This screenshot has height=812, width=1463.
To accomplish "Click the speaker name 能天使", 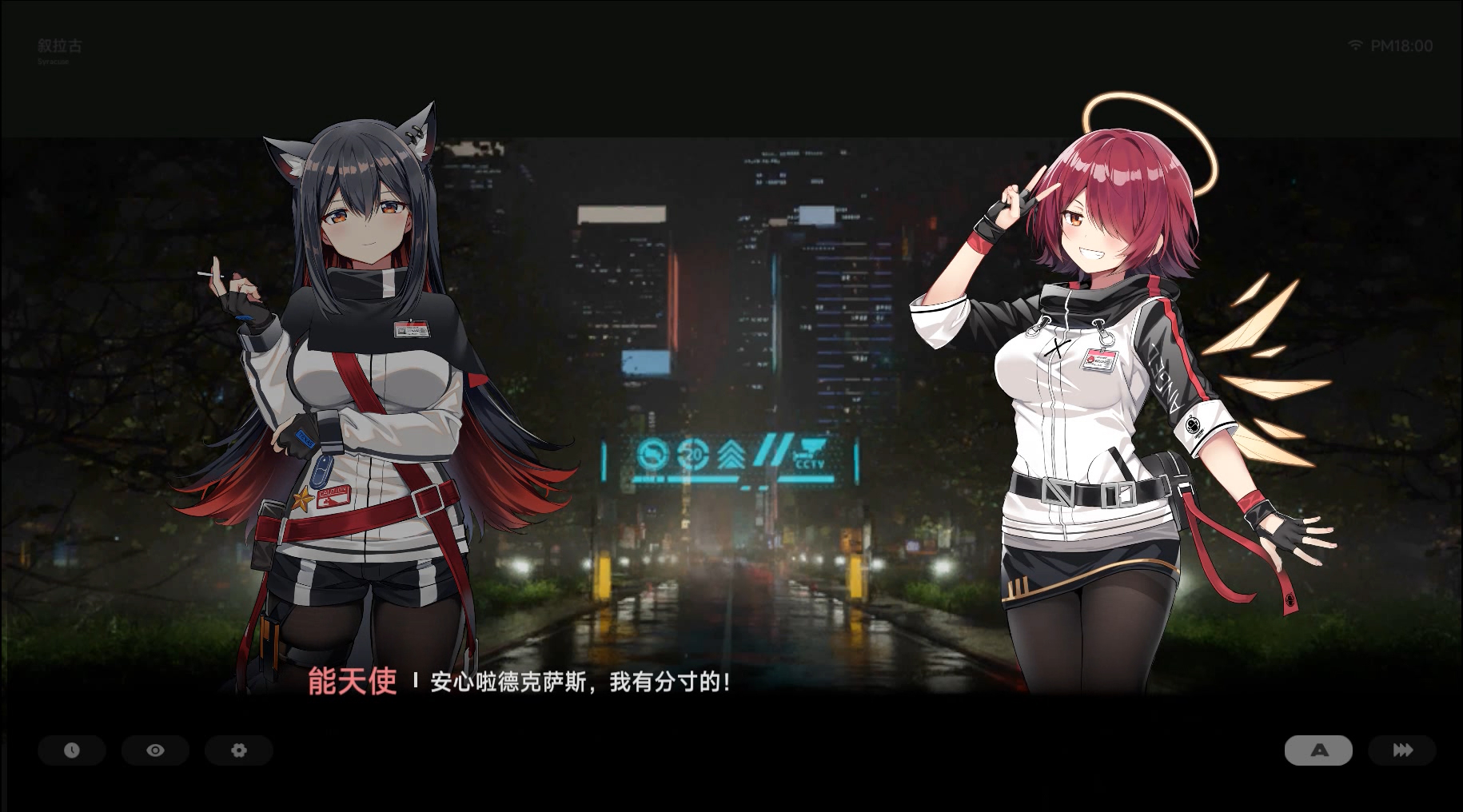I will (x=353, y=684).
